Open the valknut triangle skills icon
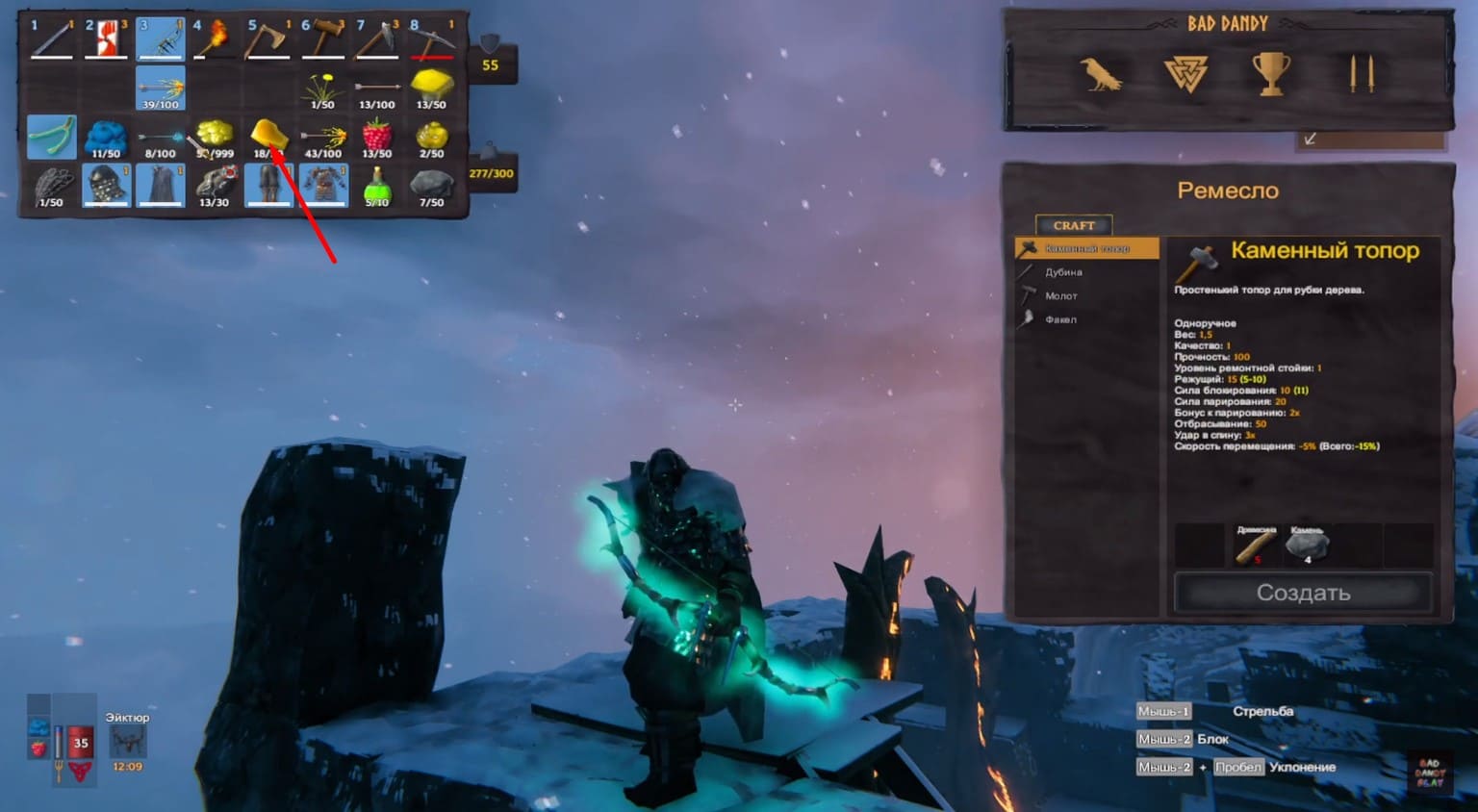This screenshot has width=1478, height=812. pos(1185,74)
